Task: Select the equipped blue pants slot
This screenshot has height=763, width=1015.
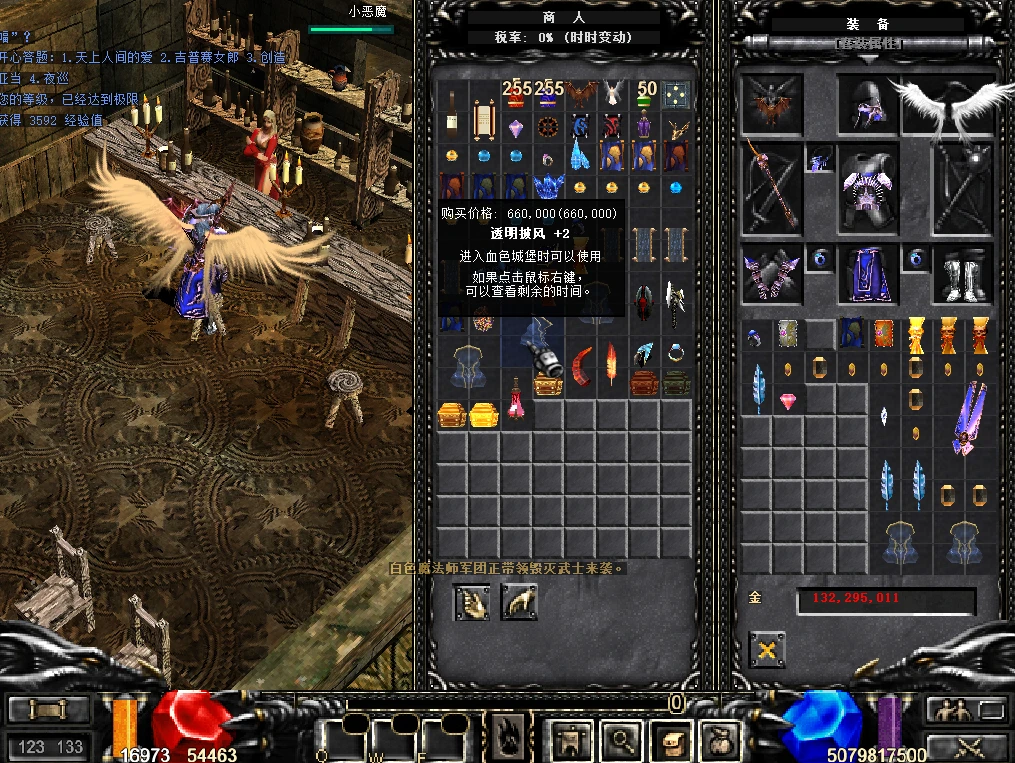Action: tap(866, 274)
